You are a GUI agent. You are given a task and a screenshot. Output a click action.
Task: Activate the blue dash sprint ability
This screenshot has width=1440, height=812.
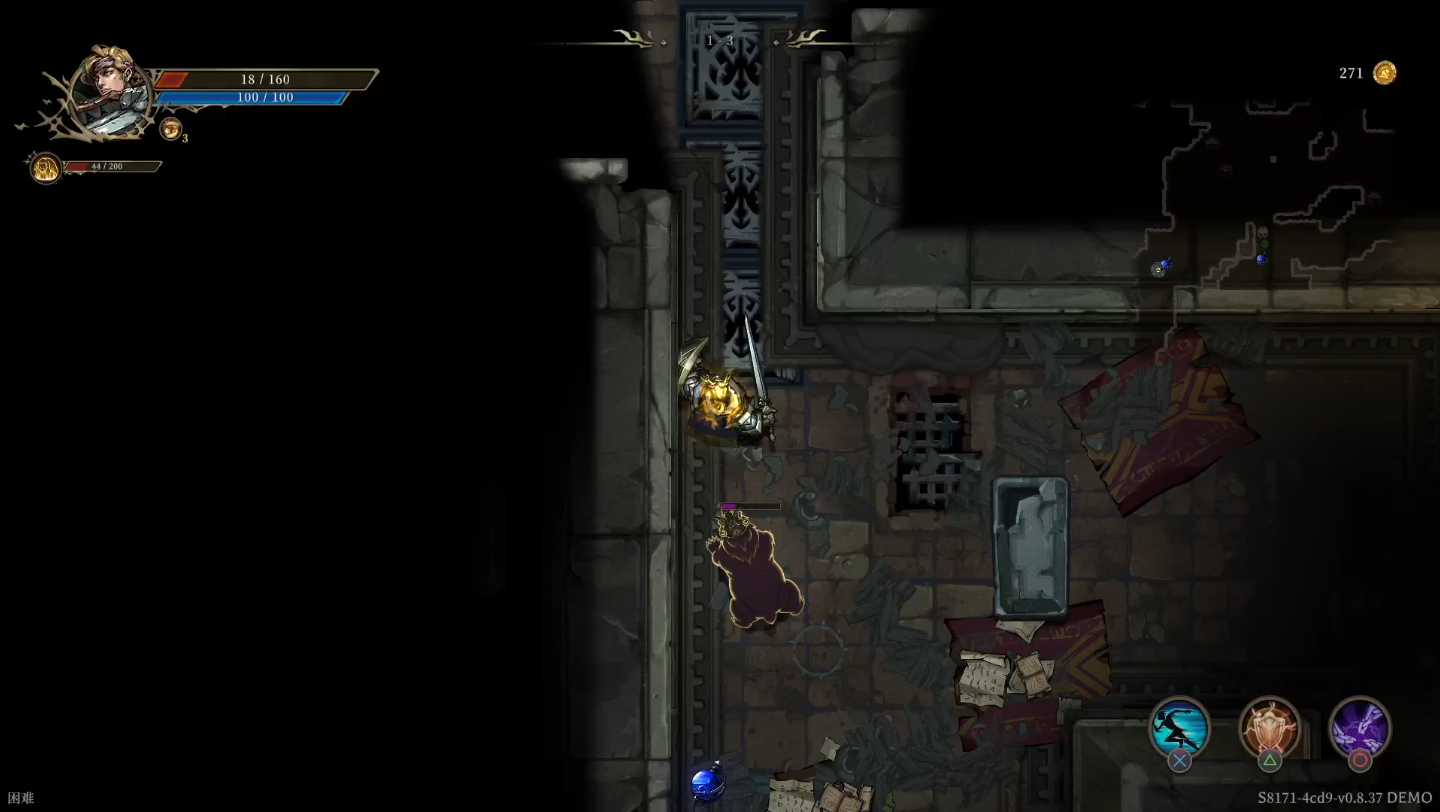pyautogui.click(x=1179, y=727)
